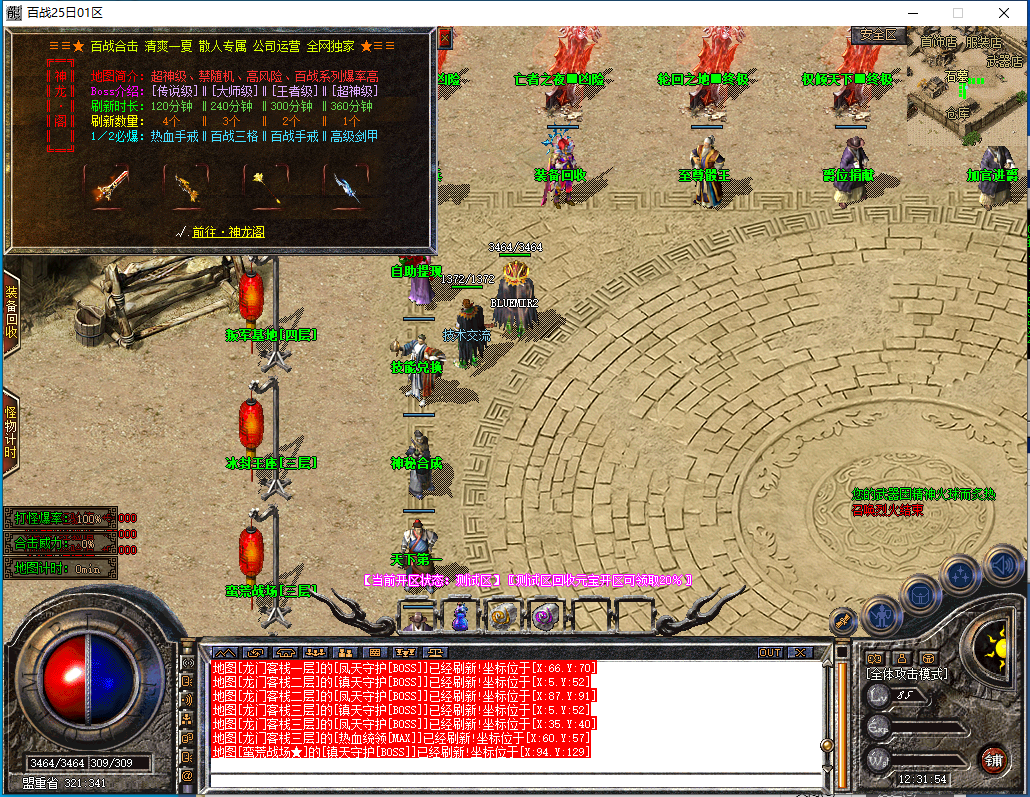Select the golden dragon blade reward slot
The height and width of the screenshot is (797, 1030).
coord(184,186)
